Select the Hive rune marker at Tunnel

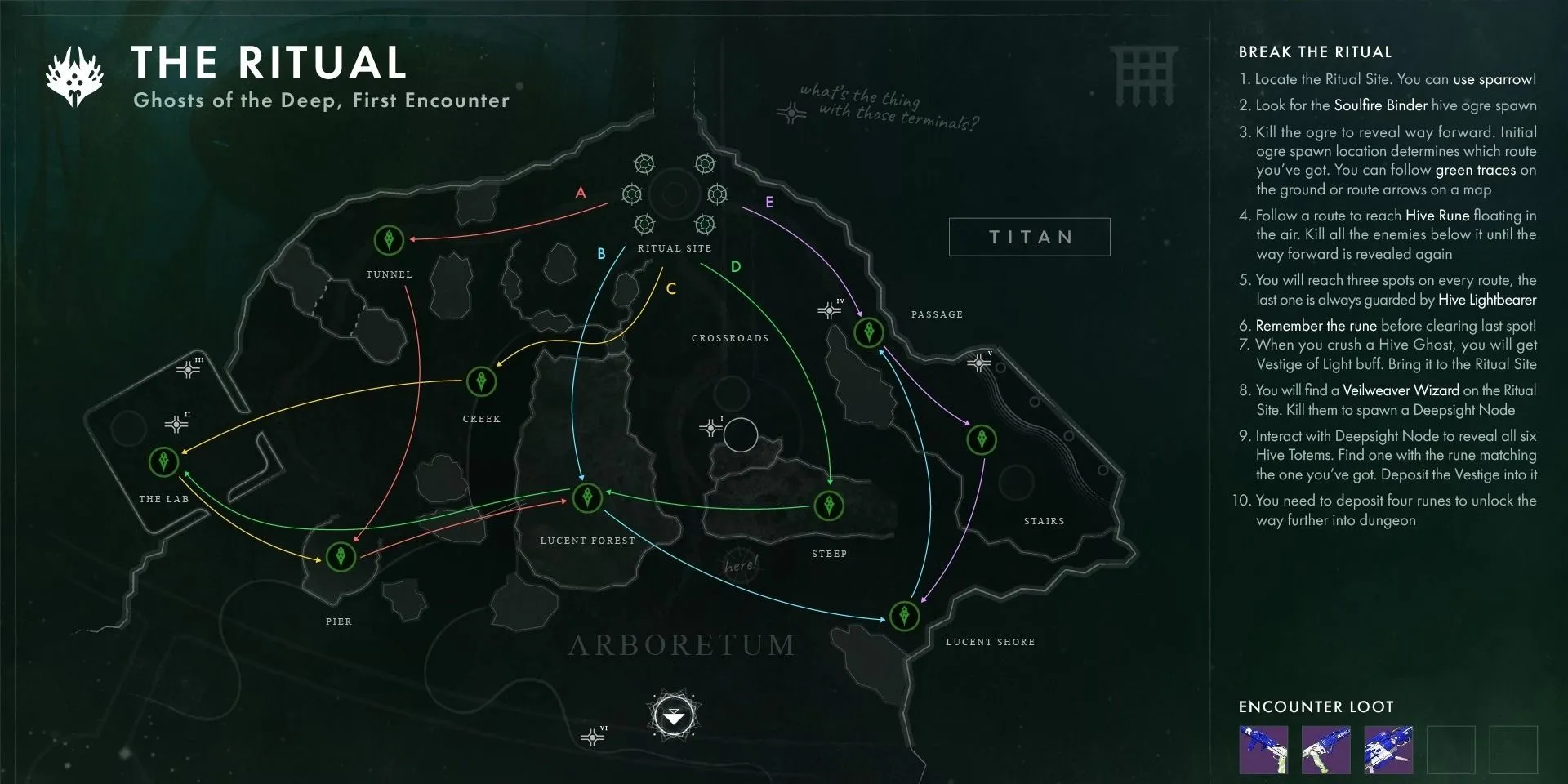pos(389,240)
